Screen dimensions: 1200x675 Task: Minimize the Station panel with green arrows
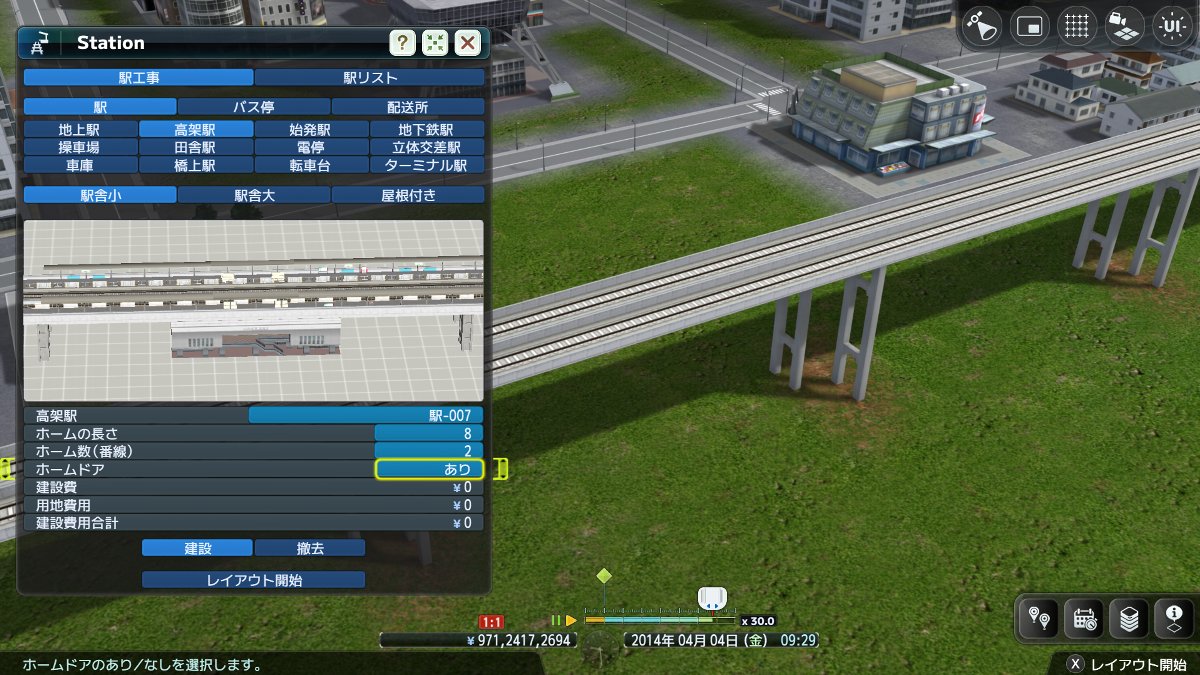[434, 43]
